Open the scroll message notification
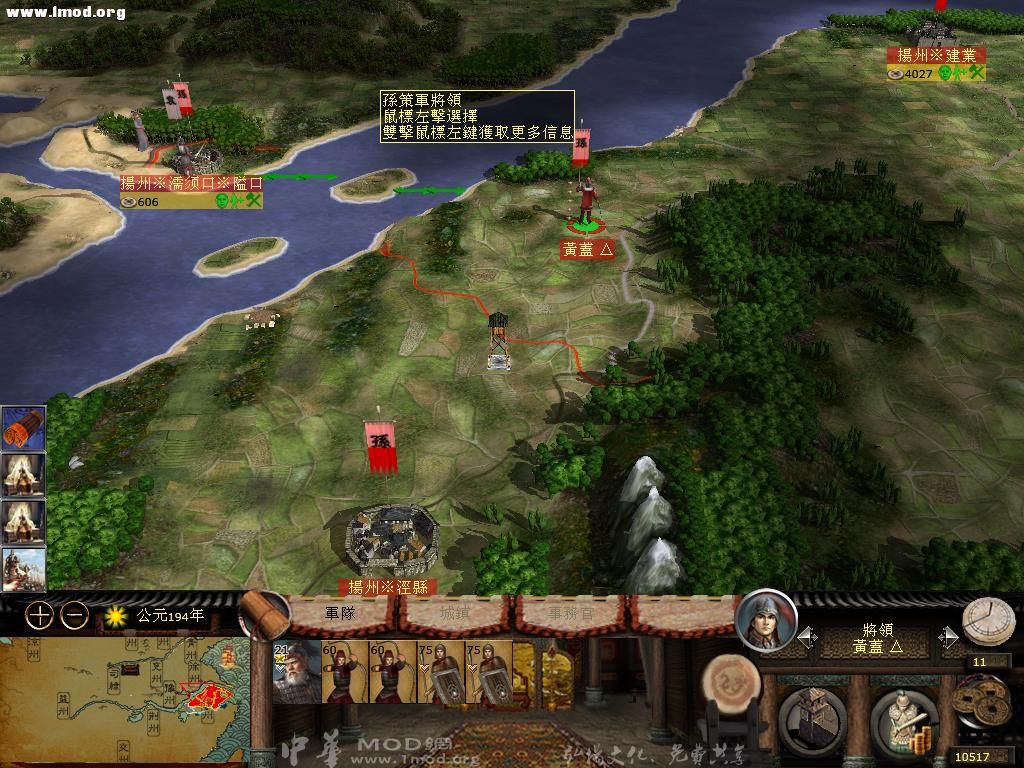Image resolution: width=1024 pixels, height=768 pixels. click(23, 428)
